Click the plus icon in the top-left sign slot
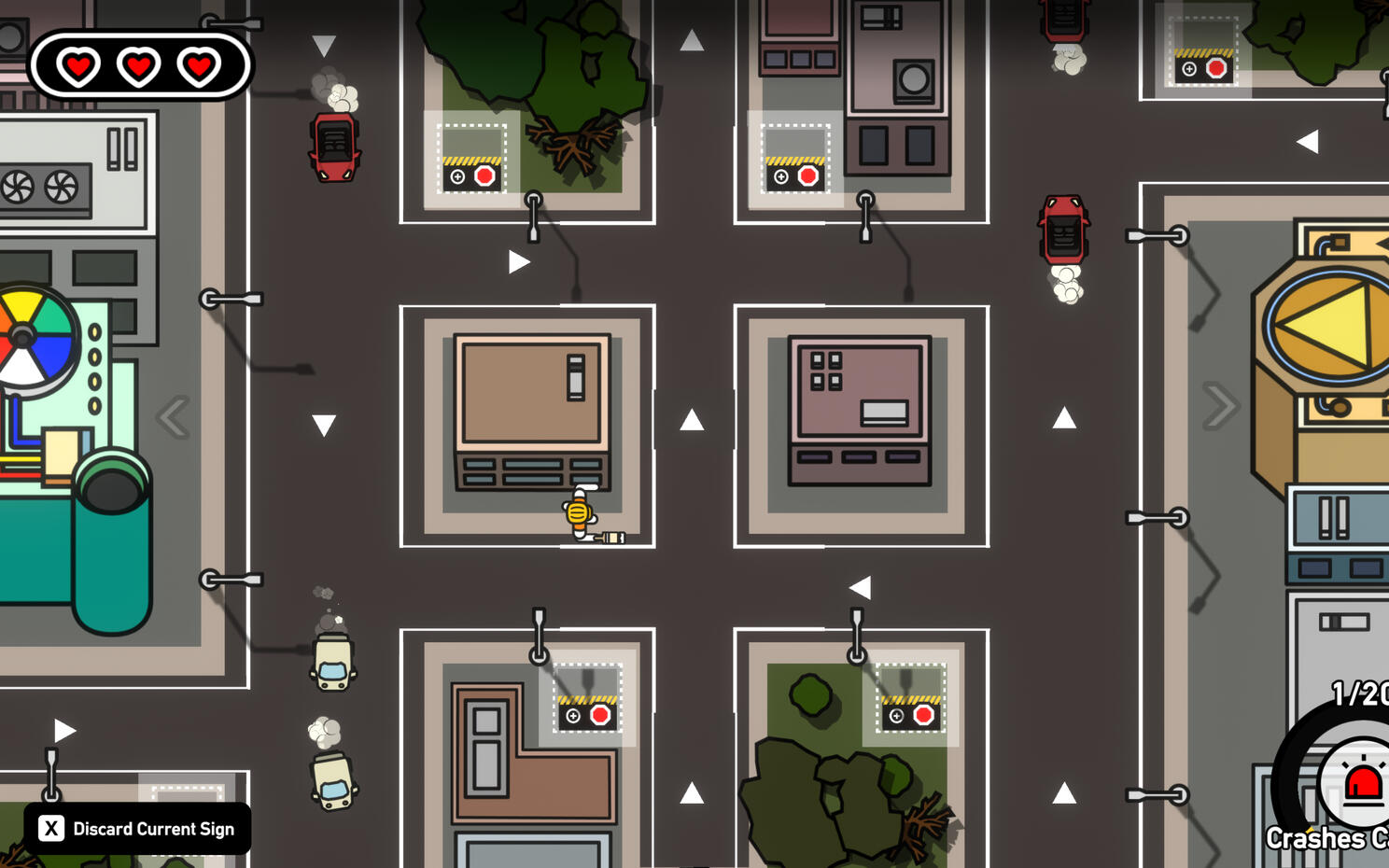The height and width of the screenshot is (868, 1389). pyautogui.click(x=456, y=175)
